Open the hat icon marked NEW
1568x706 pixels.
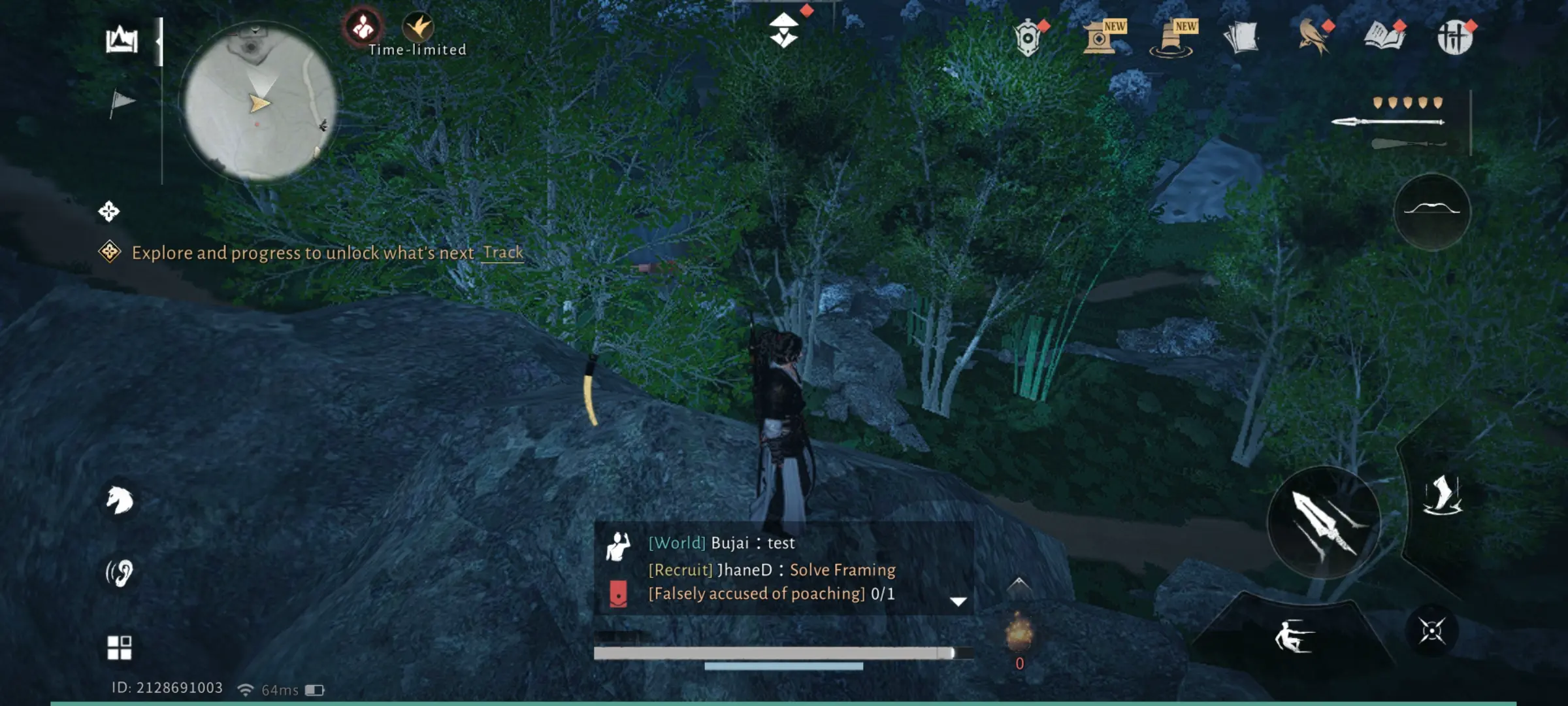tap(1172, 38)
